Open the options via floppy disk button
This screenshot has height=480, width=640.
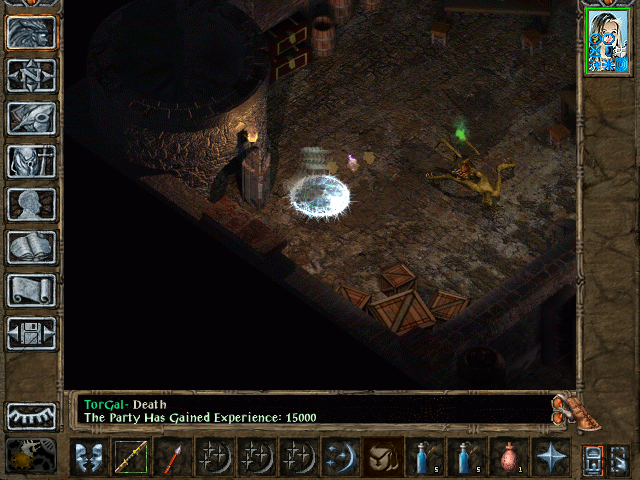[32, 333]
